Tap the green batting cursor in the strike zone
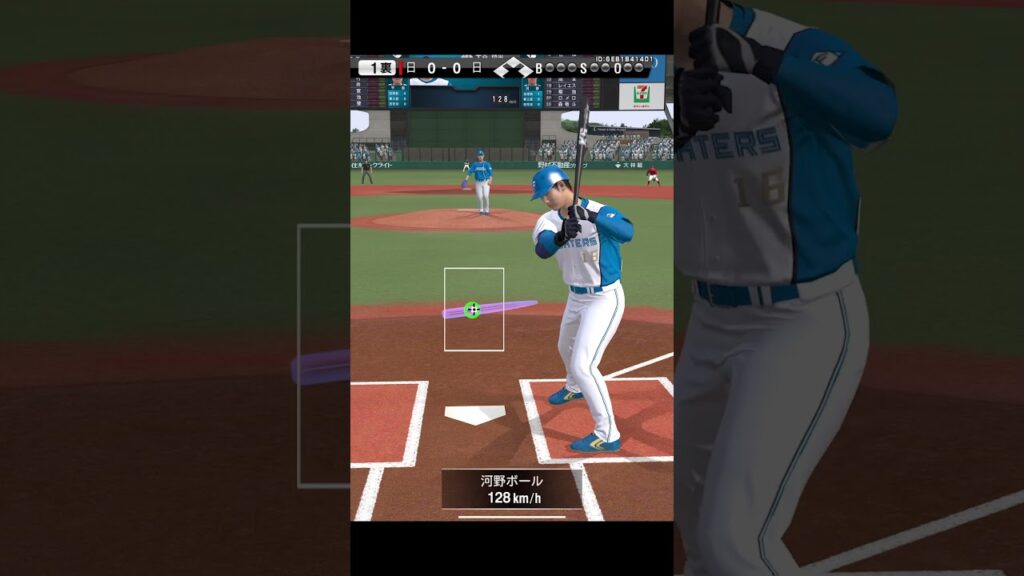 [x=473, y=310]
